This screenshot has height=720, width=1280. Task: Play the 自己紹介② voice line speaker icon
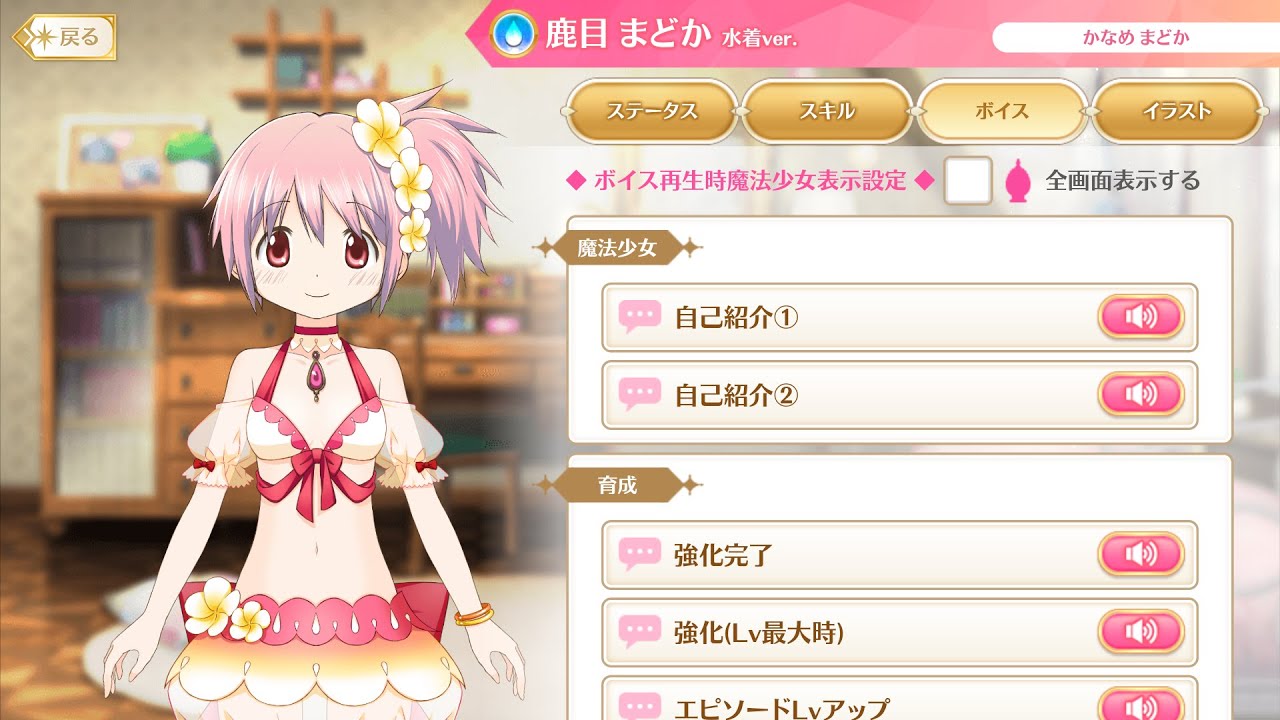pos(1141,394)
